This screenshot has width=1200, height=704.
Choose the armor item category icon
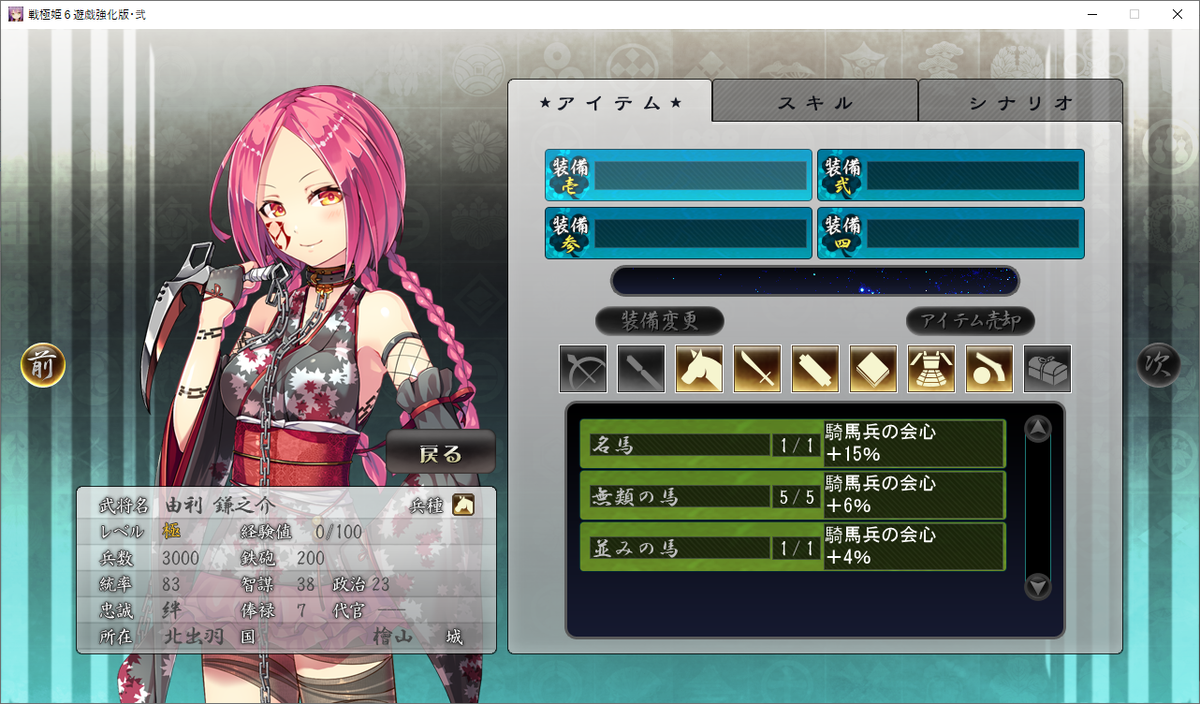(931, 369)
